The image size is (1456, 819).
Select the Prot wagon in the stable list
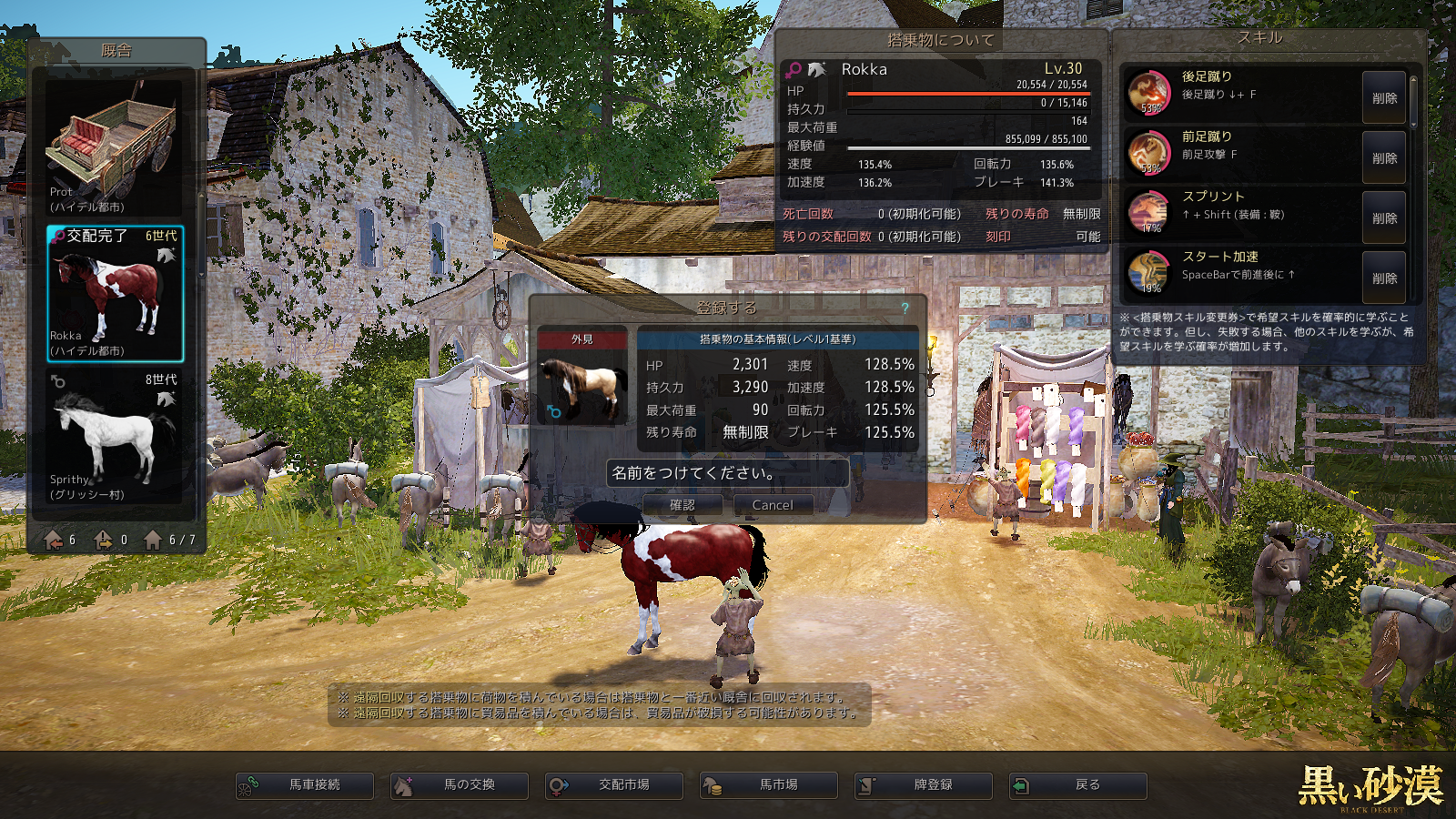(115, 146)
